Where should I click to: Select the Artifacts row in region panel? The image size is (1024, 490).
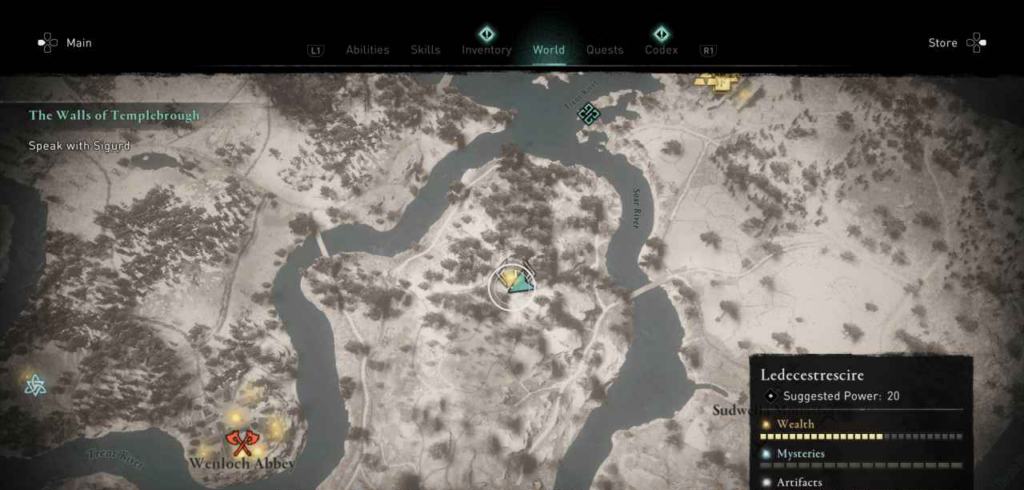pos(860,482)
